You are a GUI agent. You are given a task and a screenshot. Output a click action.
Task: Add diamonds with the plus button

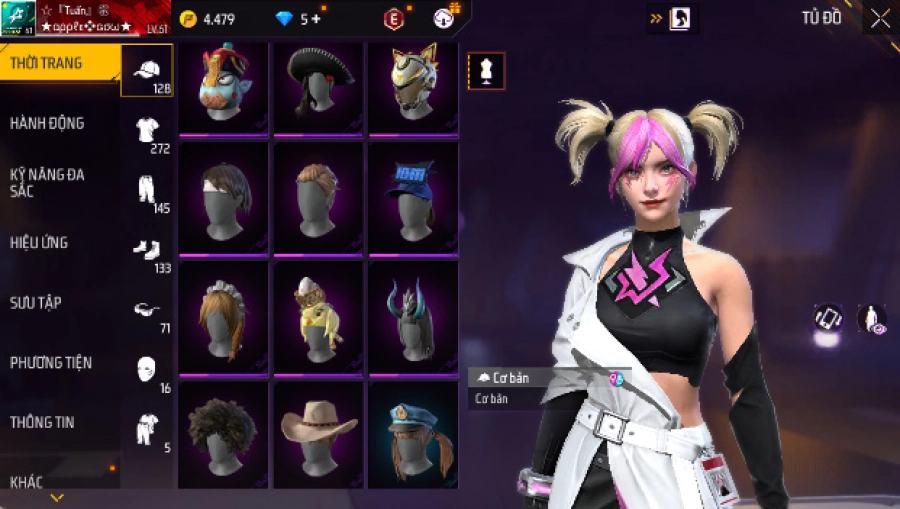pos(317,19)
